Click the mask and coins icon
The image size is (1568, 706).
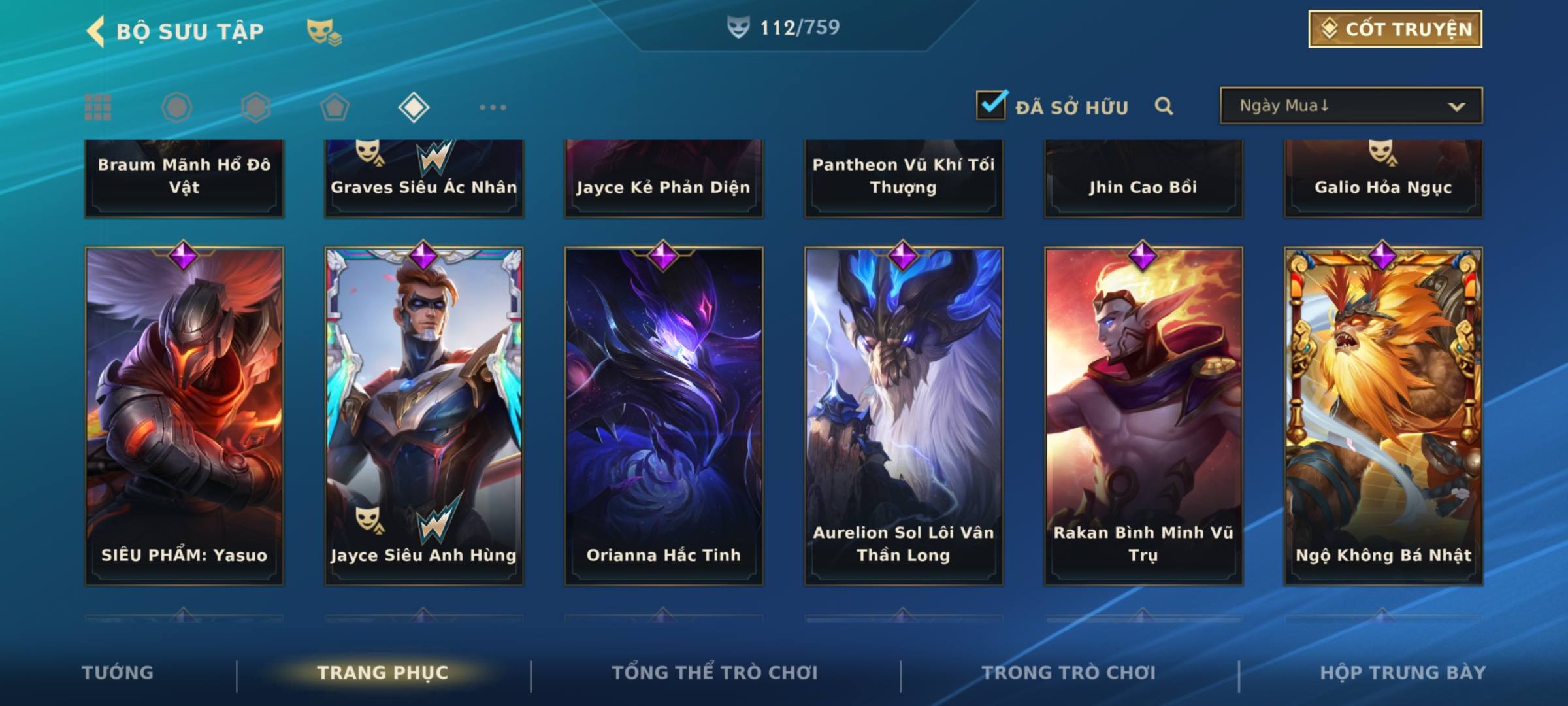324,31
